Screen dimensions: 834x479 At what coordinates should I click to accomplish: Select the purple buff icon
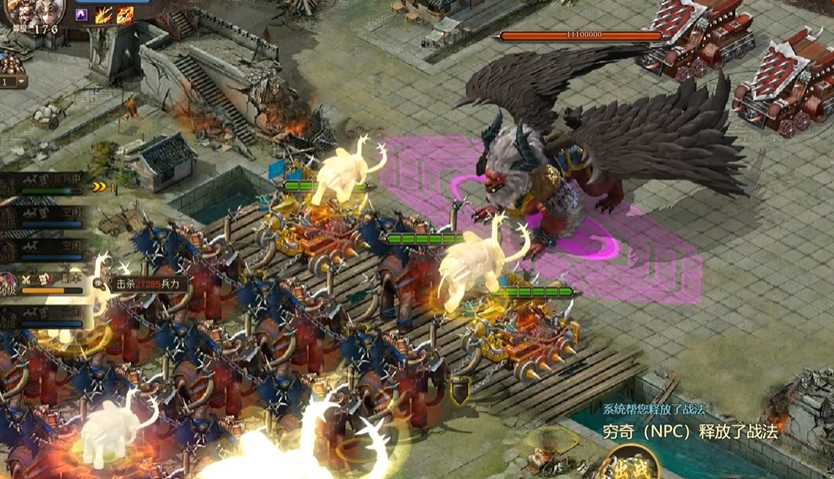82,15
